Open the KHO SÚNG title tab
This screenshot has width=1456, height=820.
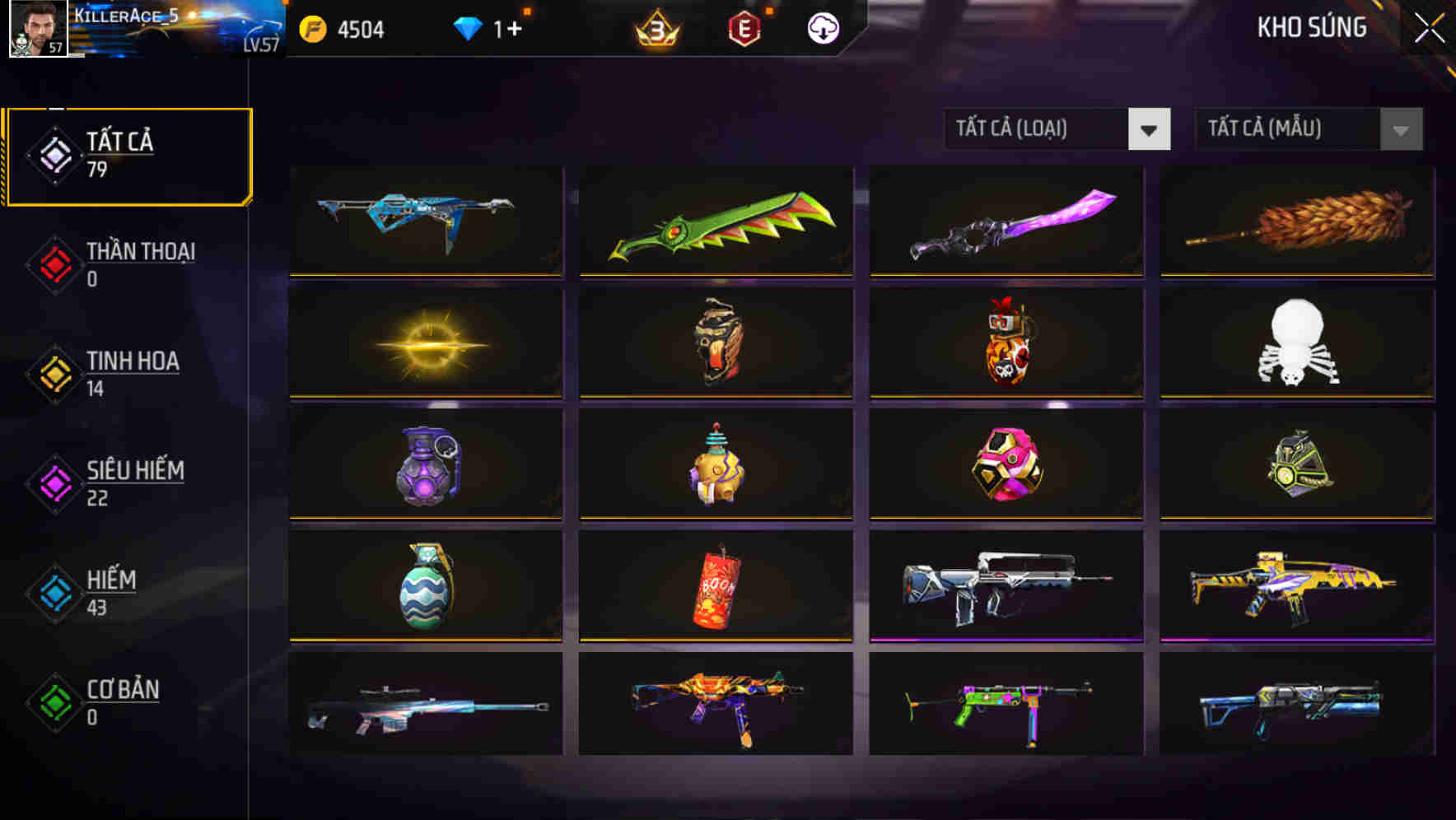pyautogui.click(x=1311, y=27)
